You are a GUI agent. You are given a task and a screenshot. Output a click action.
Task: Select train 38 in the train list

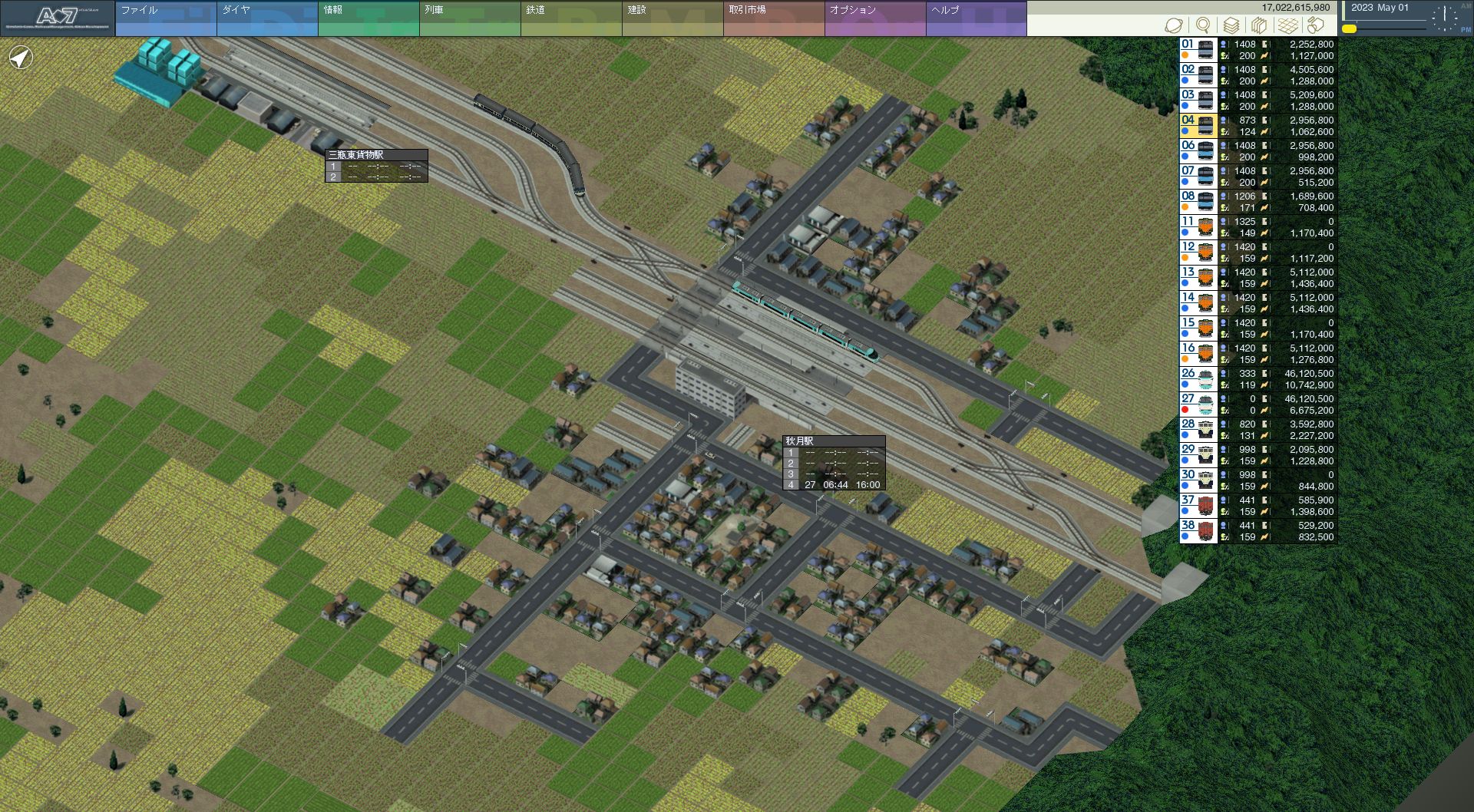point(1198,531)
